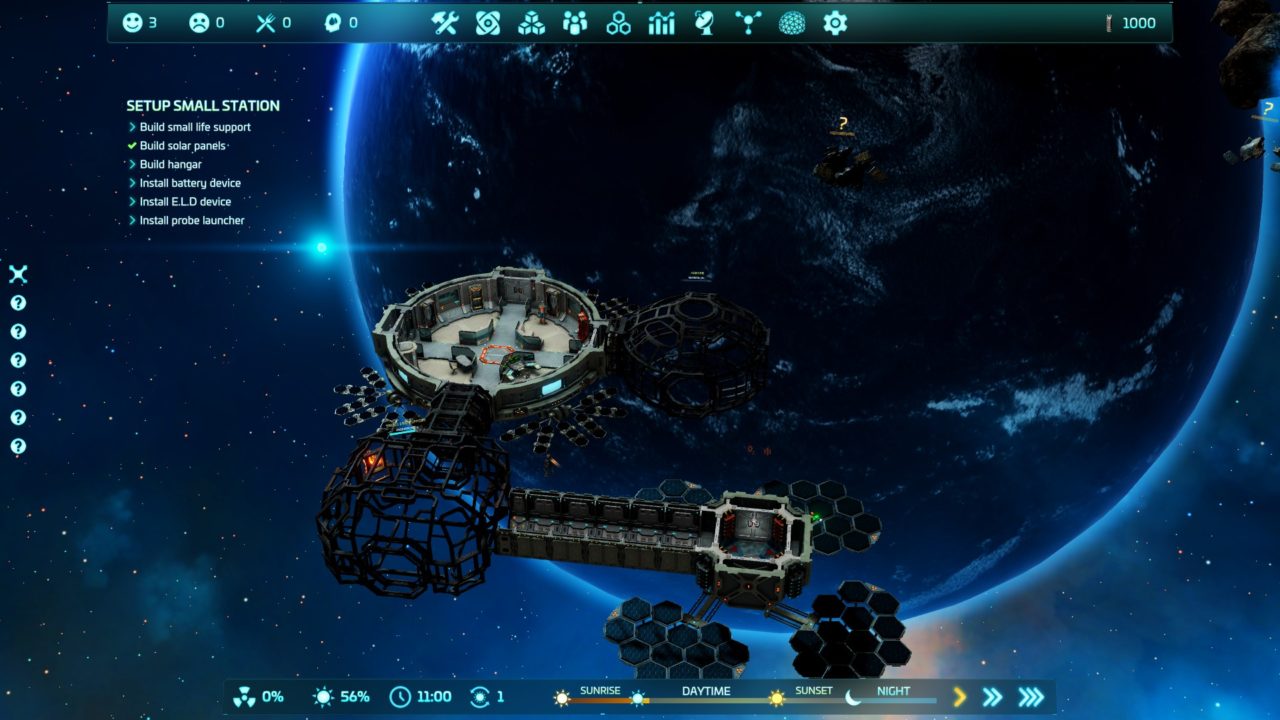Click the X-shaped drone icon on left sidebar
The height and width of the screenshot is (720, 1280).
pyautogui.click(x=18, y=274)
